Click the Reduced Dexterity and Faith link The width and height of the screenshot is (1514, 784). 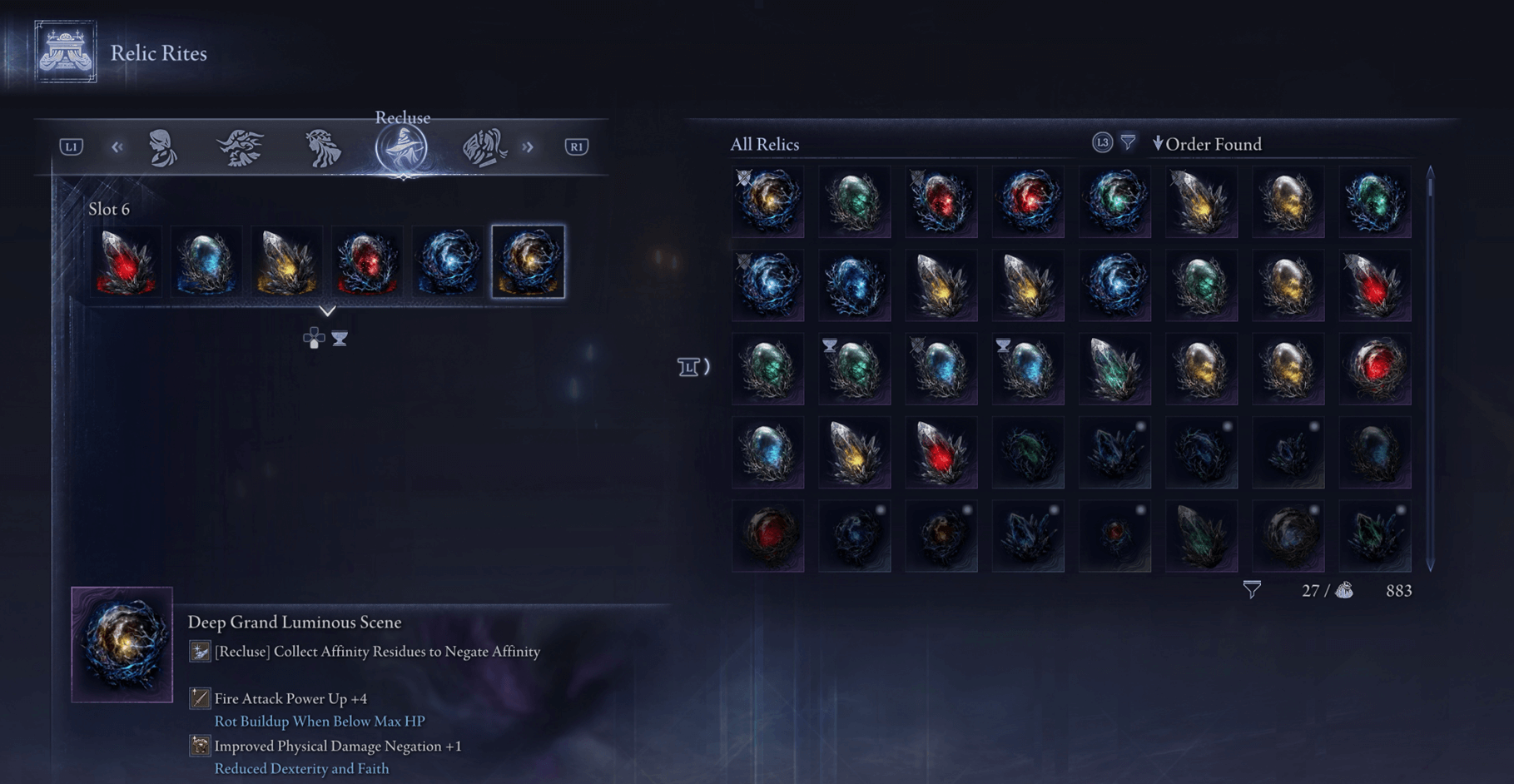300,768
